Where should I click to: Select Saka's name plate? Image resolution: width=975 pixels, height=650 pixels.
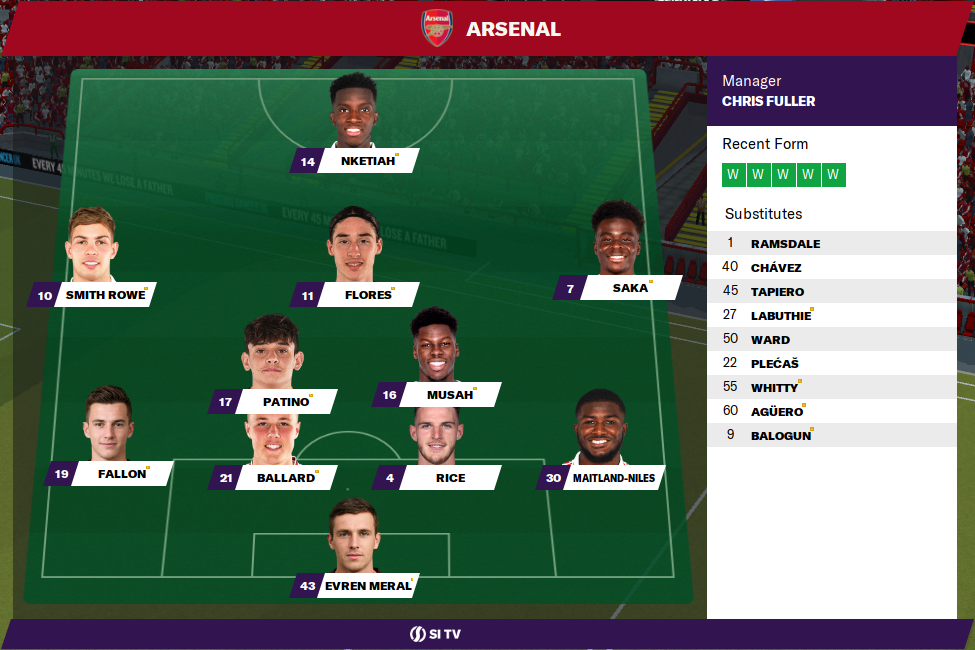point(630,288)
